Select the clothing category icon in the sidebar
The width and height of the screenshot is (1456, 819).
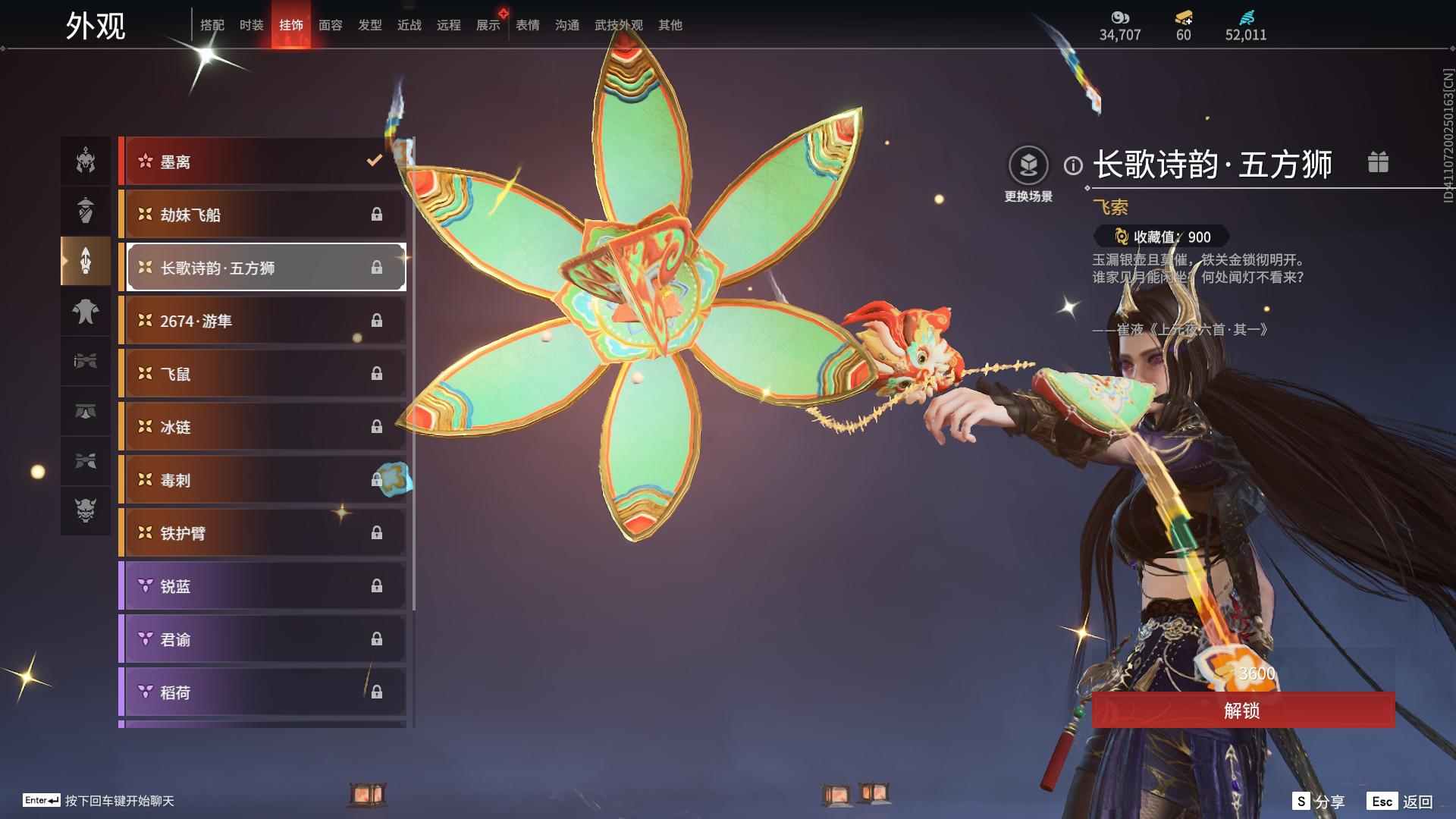point(86,312)
